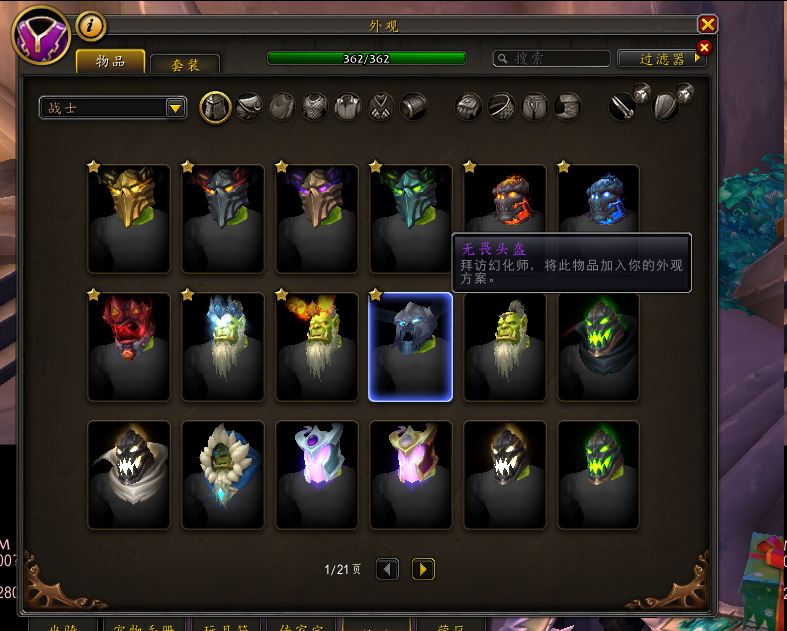The image size is (787, 631).
Task: Open the 战士 class dropdown
Action: click(x=113, y=107)
